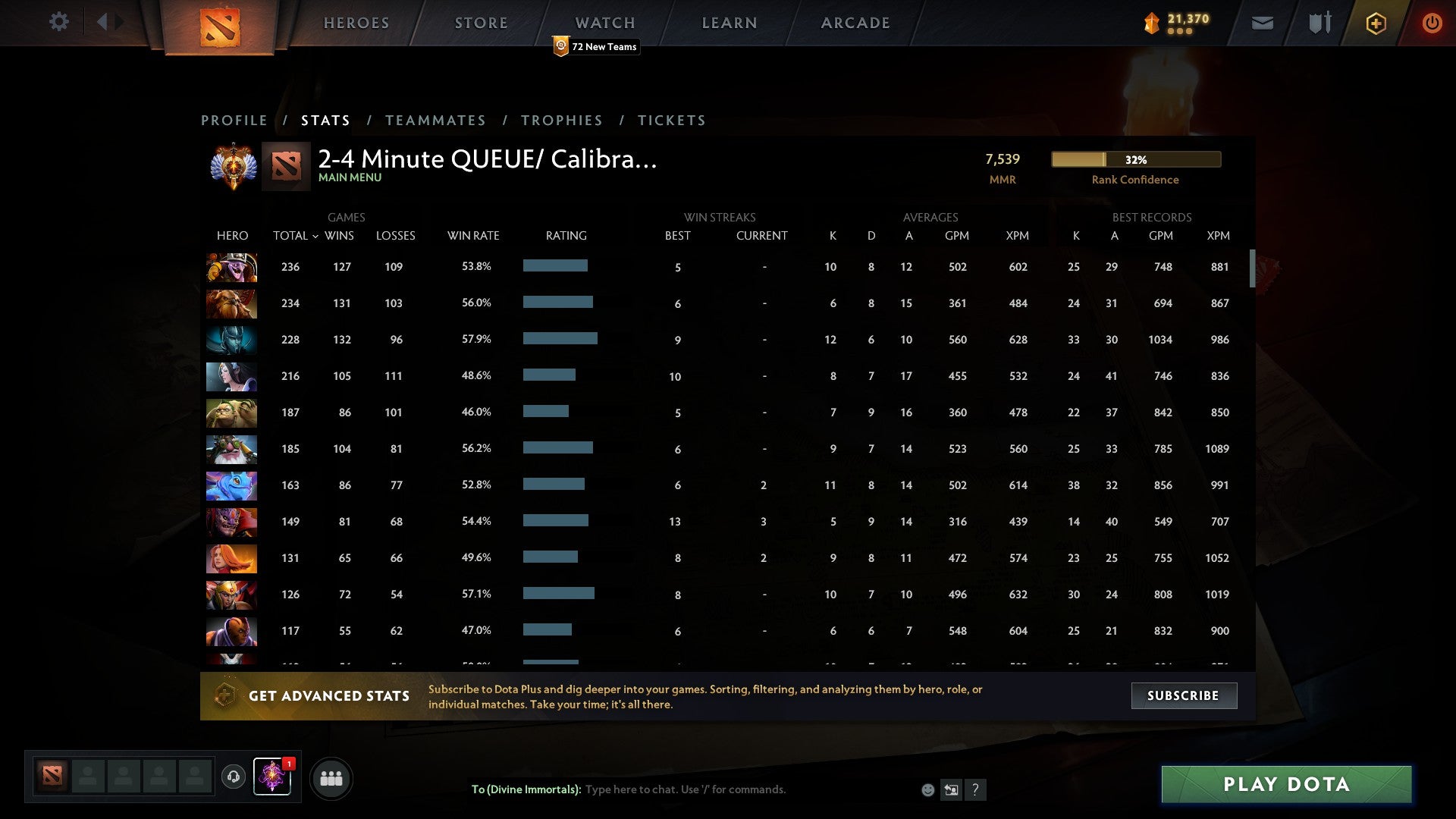Click the chat wheel help question mark

975,789
